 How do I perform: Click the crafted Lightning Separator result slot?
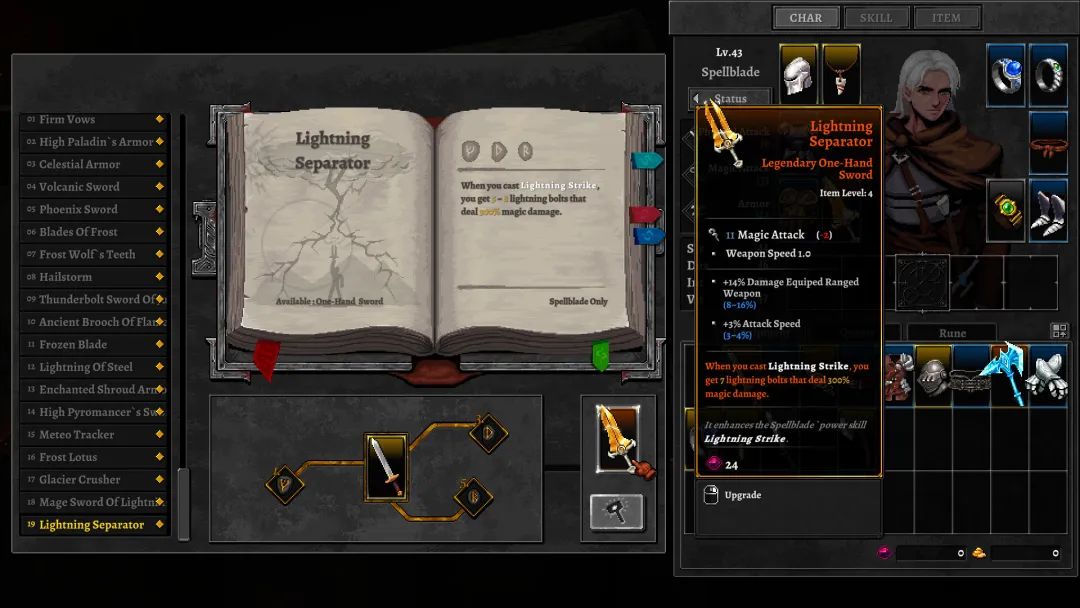617,438
